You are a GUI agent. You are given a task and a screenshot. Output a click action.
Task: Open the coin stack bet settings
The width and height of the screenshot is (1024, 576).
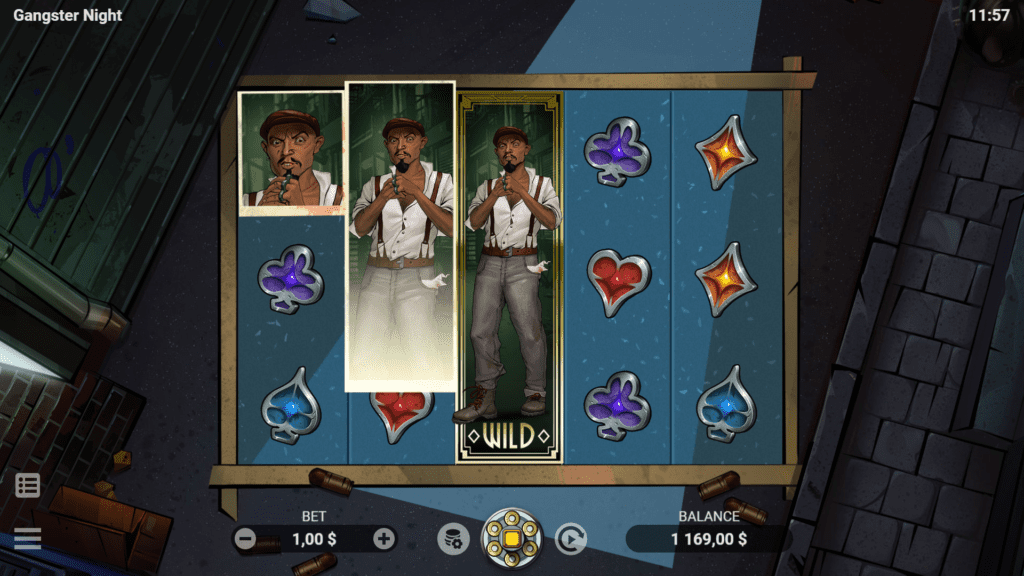click(x=453, y=539)
